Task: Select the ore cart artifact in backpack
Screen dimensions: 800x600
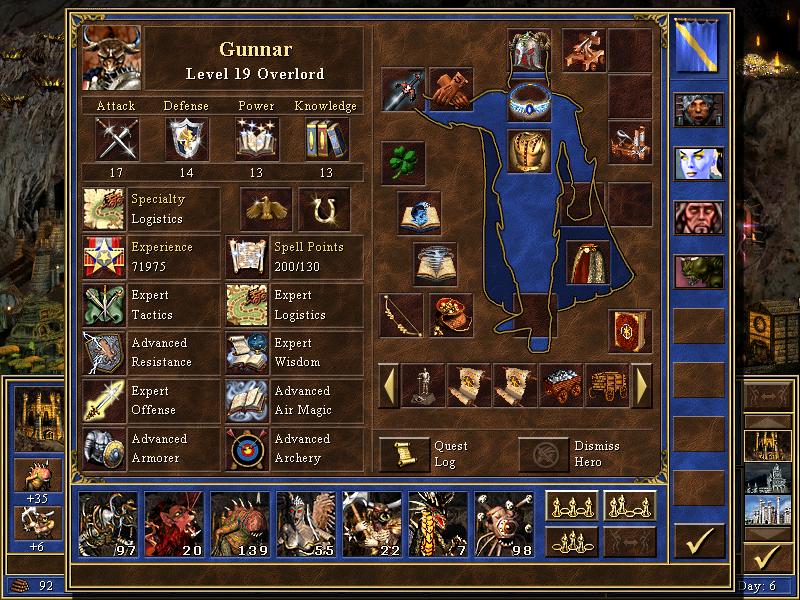Action: click(561, 385)
